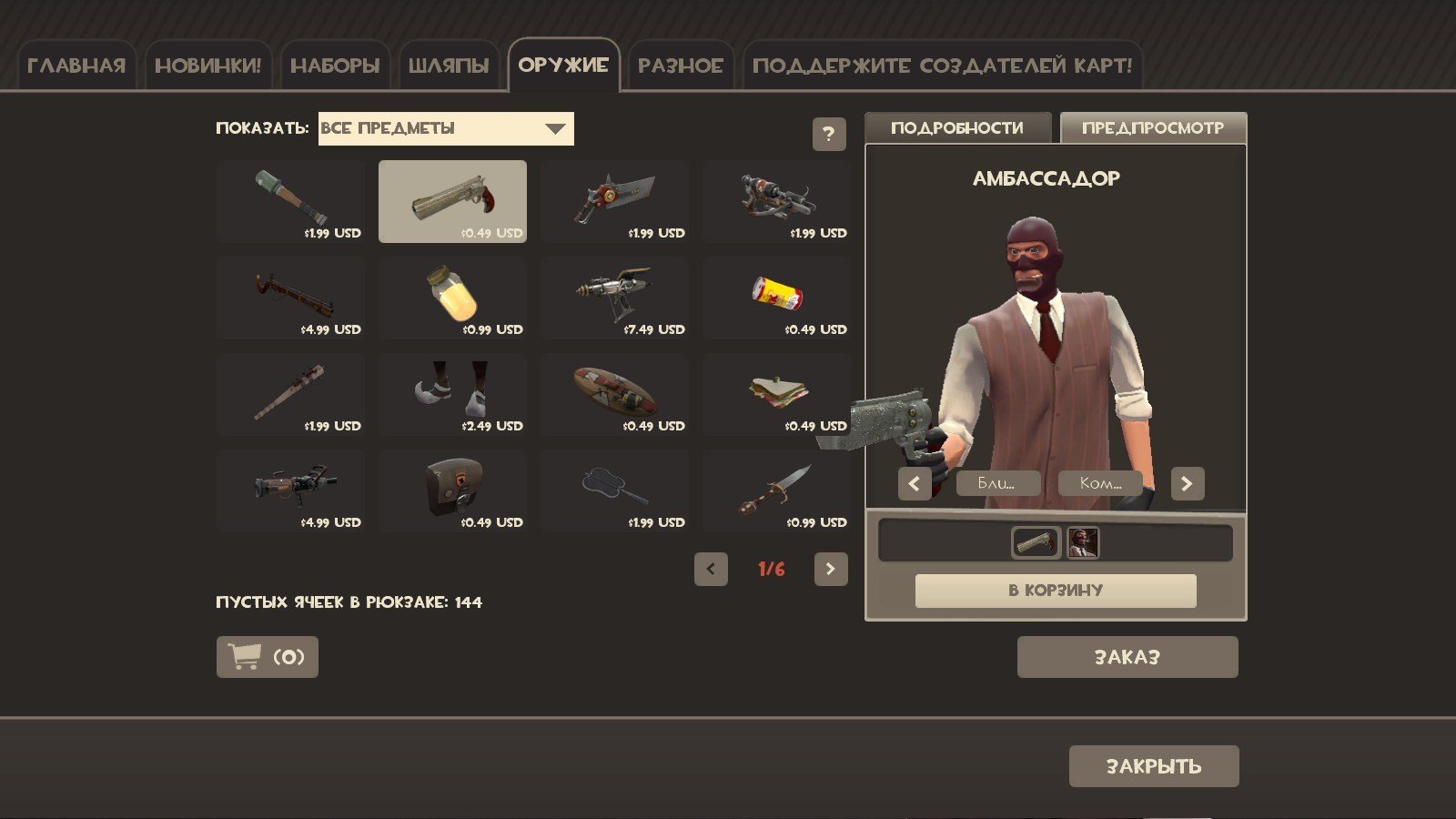Select the Jarate jar item

tap(452, 298)
